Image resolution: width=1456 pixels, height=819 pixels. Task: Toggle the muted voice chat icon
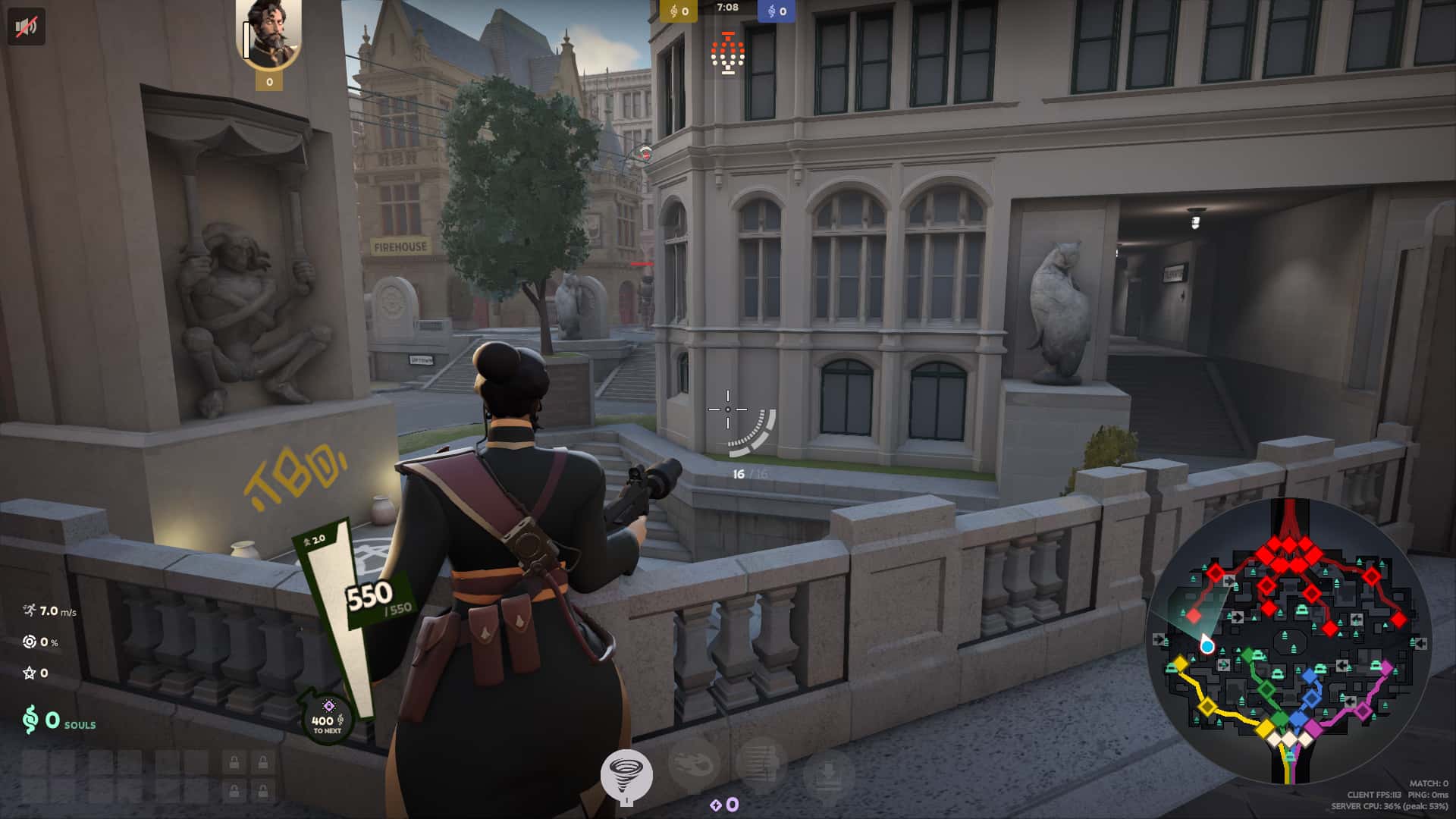click(27, 27)
